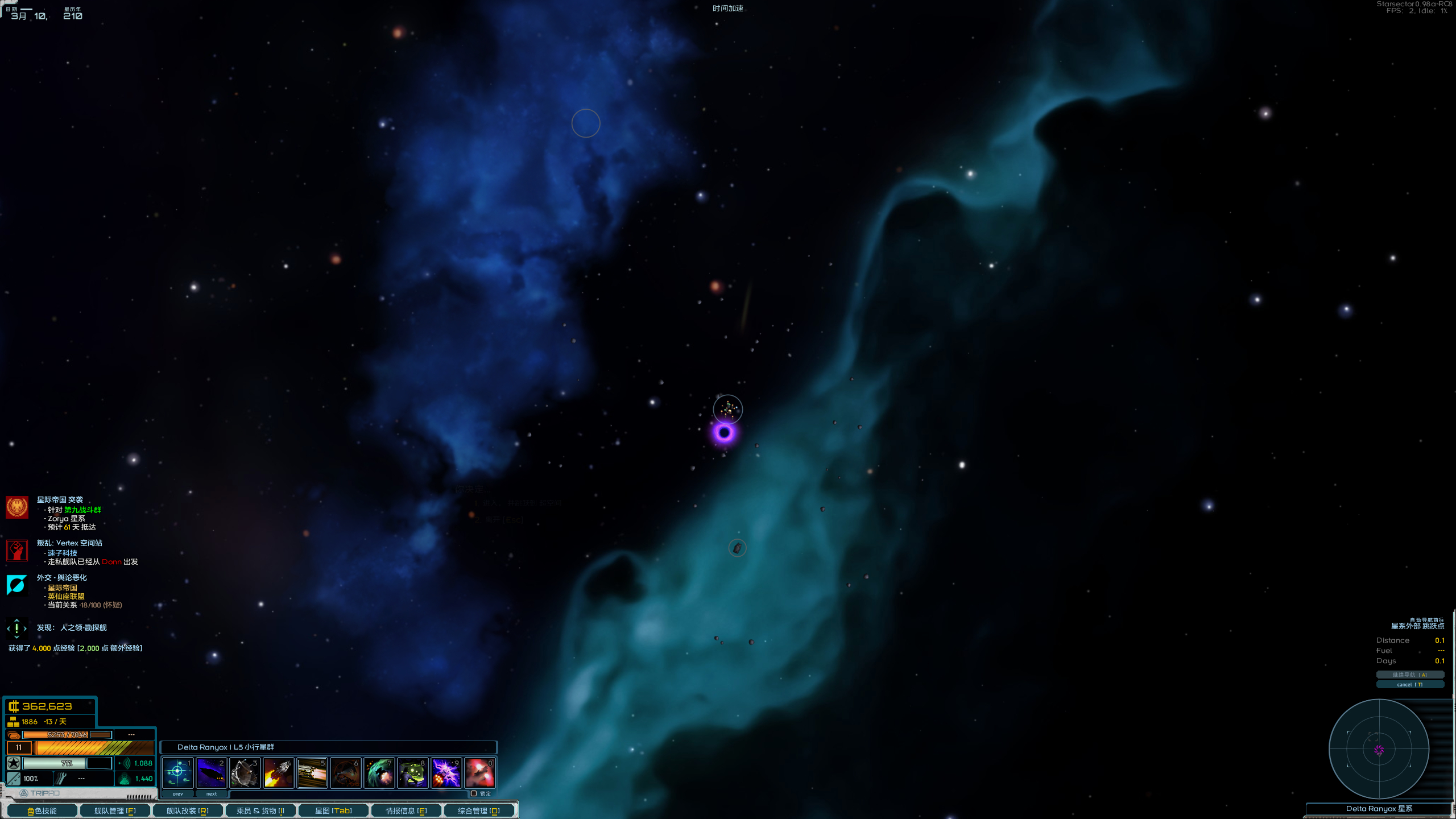The image size is (1456, 819).
Task: Open the 星图 star map
Action: pos(333,810)
